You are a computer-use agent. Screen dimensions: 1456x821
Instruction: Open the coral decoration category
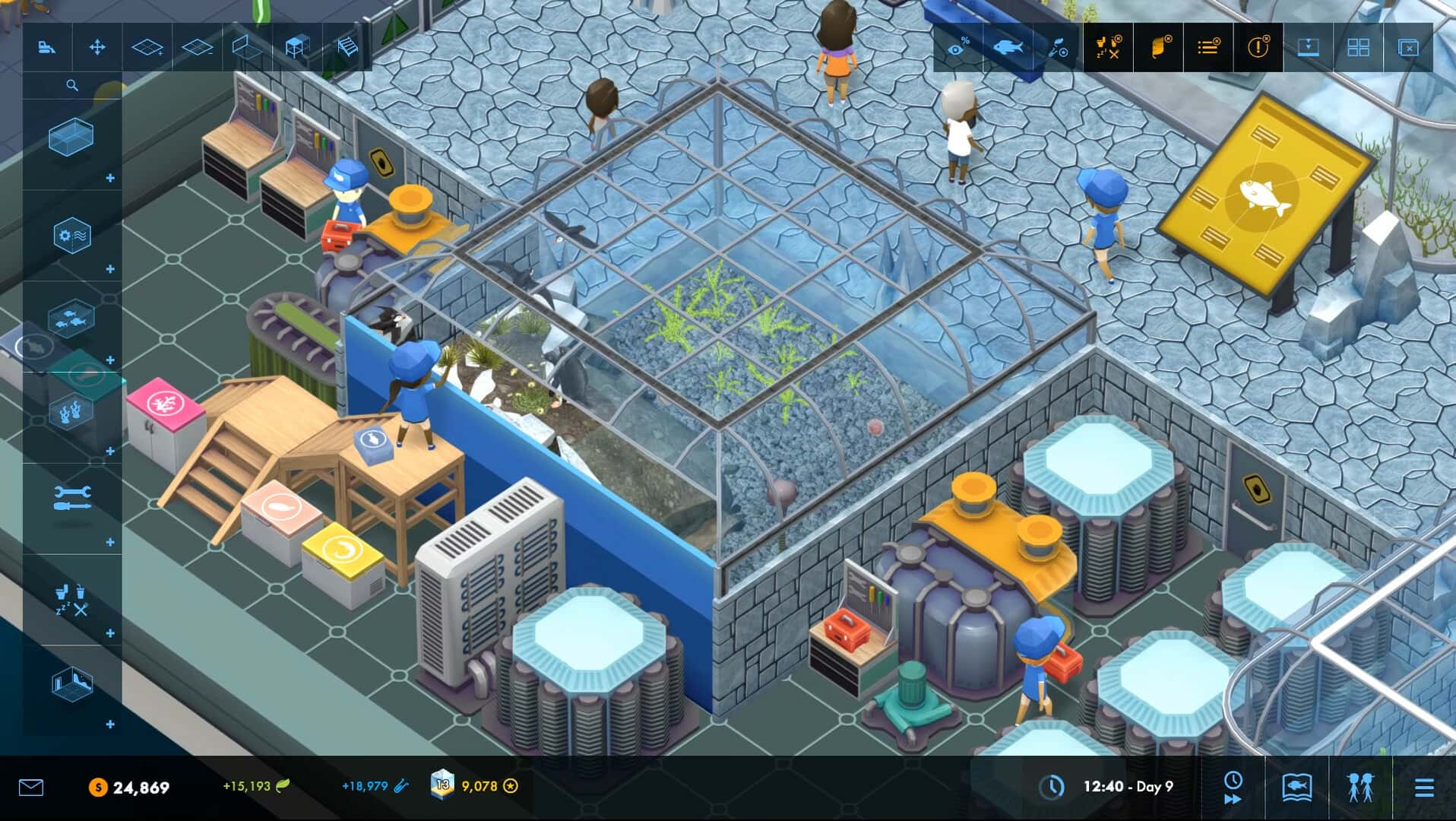(72, 410)
